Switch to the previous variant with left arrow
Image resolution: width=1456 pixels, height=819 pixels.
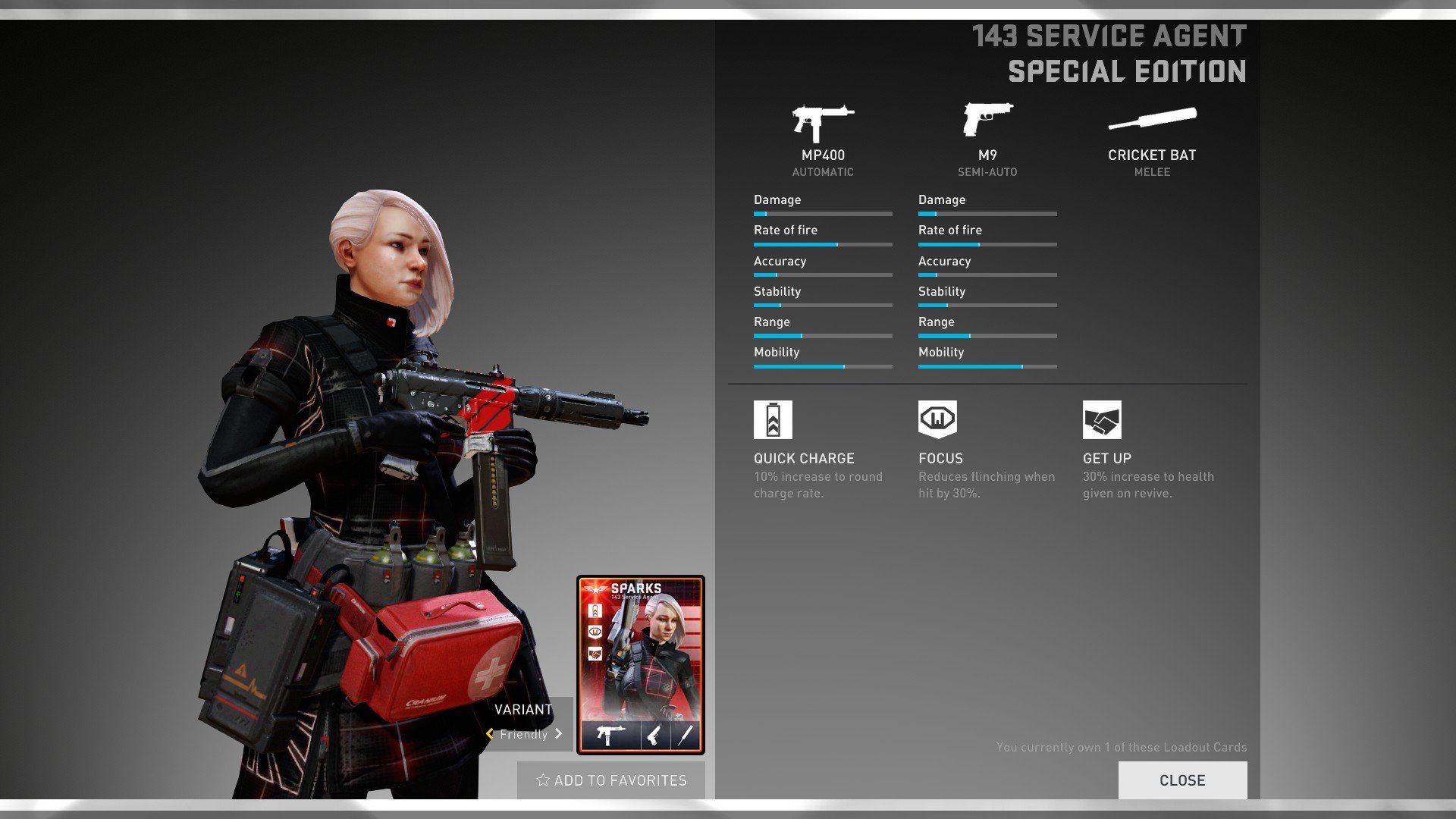490,734
